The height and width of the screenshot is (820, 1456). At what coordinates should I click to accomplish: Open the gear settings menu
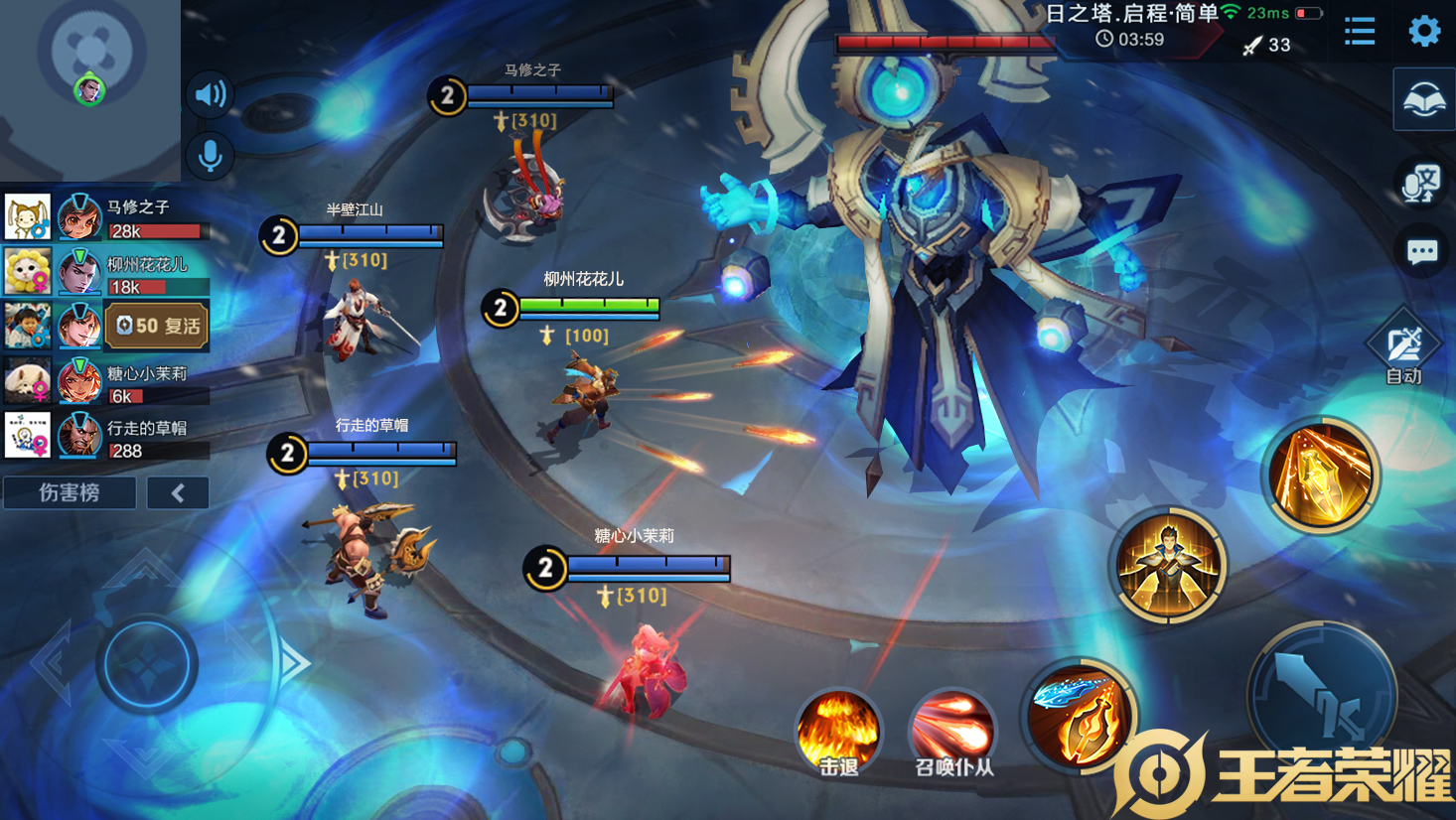pyautogui.click(x=1424, y=31)
